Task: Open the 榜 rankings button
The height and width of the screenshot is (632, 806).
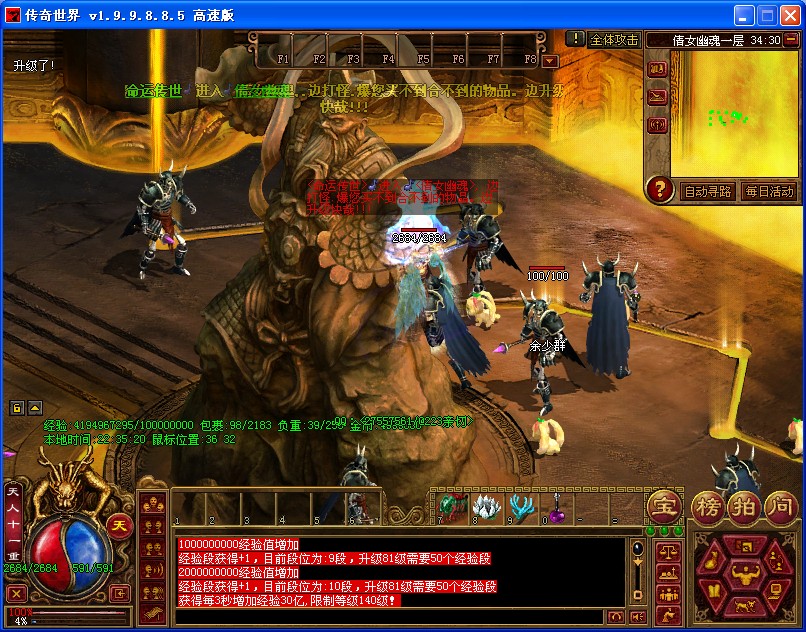Action: 708,506
